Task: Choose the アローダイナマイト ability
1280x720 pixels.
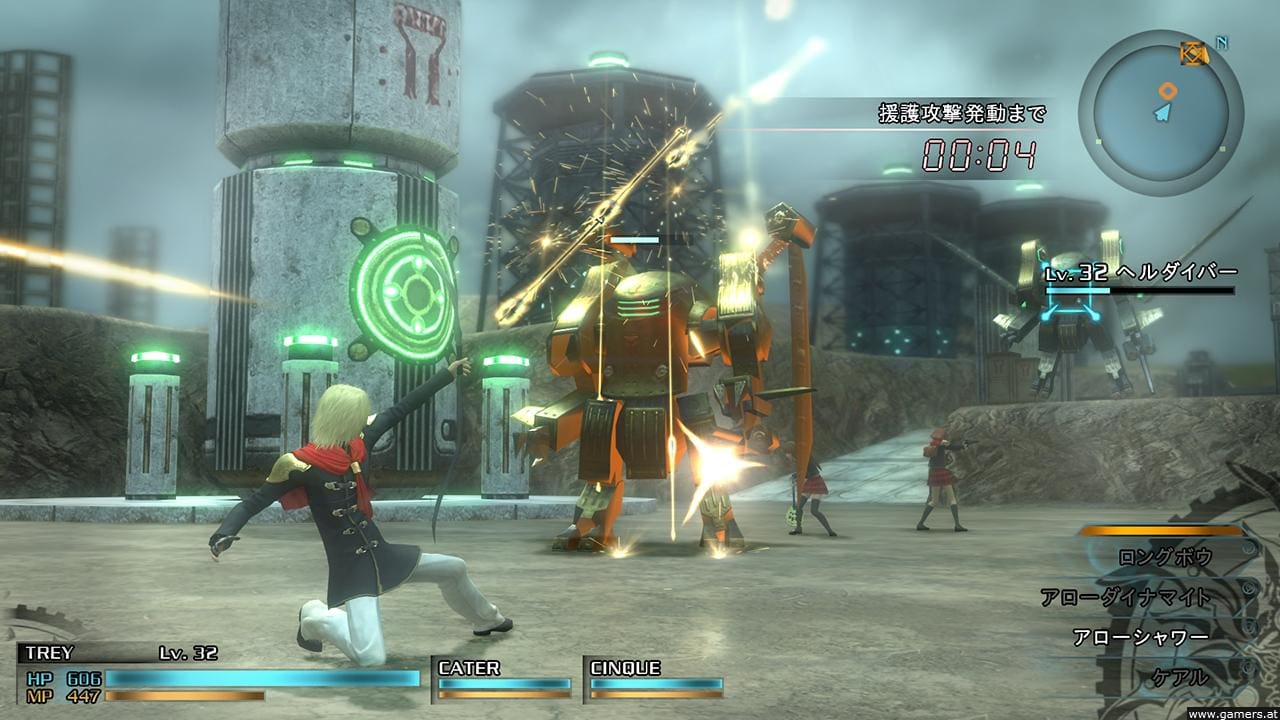Action: point(1125,597)
